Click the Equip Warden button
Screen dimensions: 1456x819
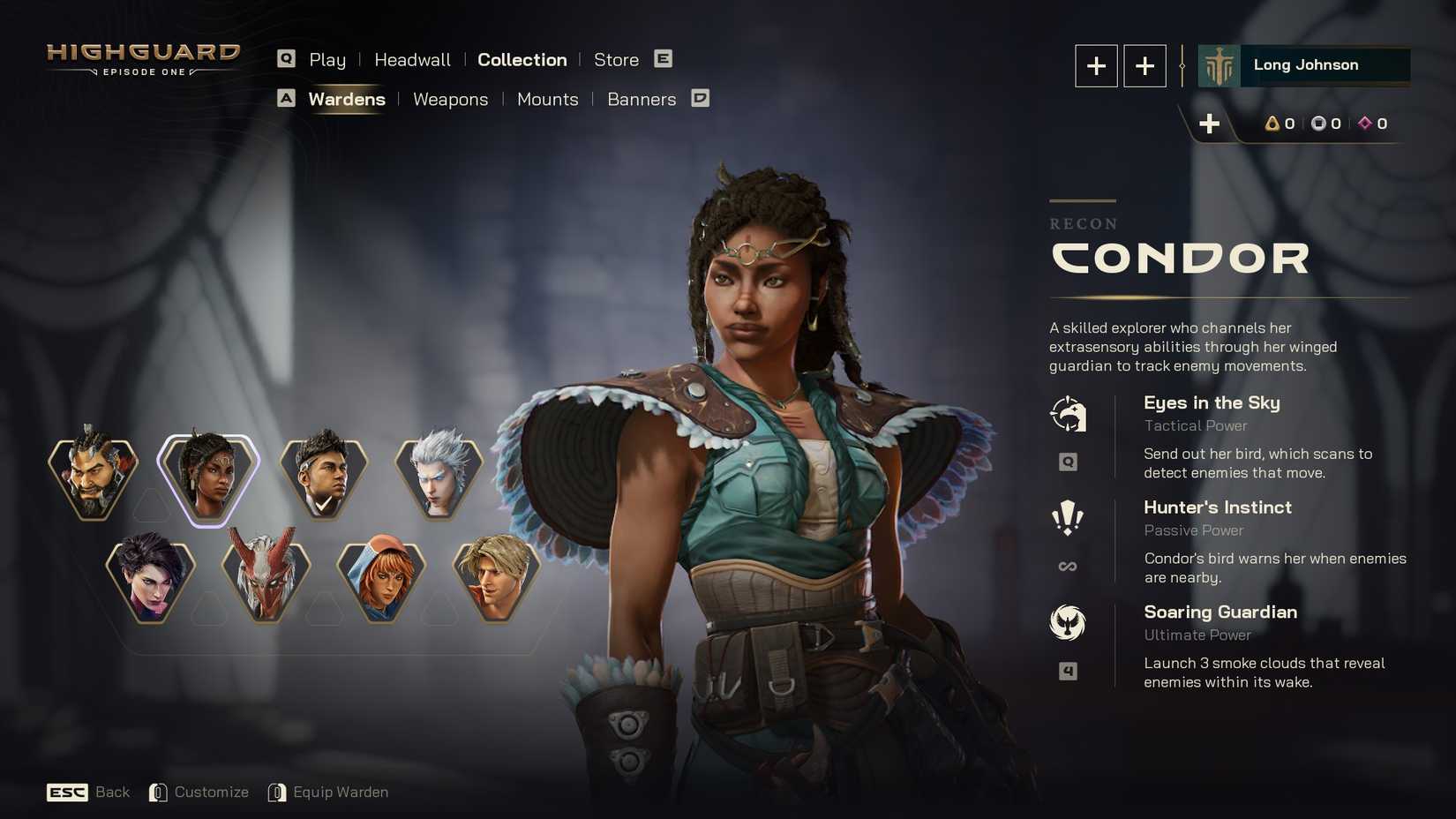click(340, 792)
